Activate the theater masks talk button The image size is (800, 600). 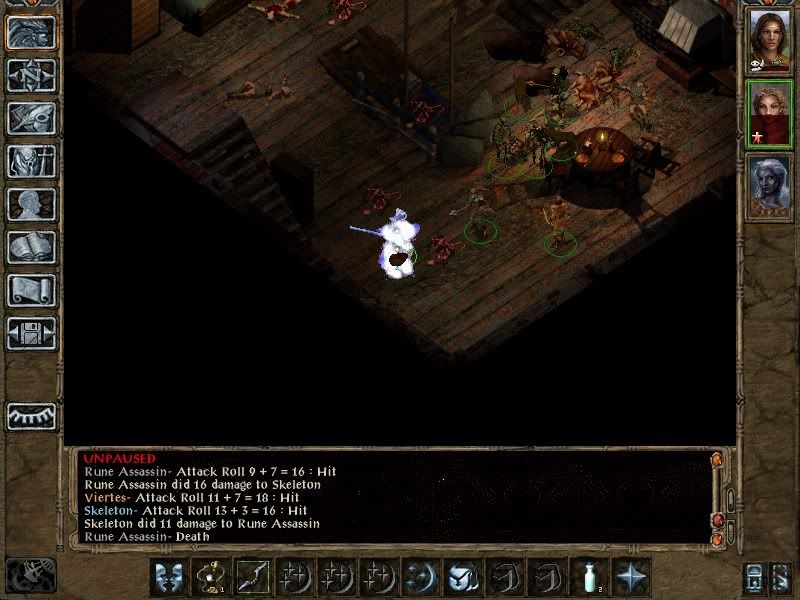(x=169, y=577)
